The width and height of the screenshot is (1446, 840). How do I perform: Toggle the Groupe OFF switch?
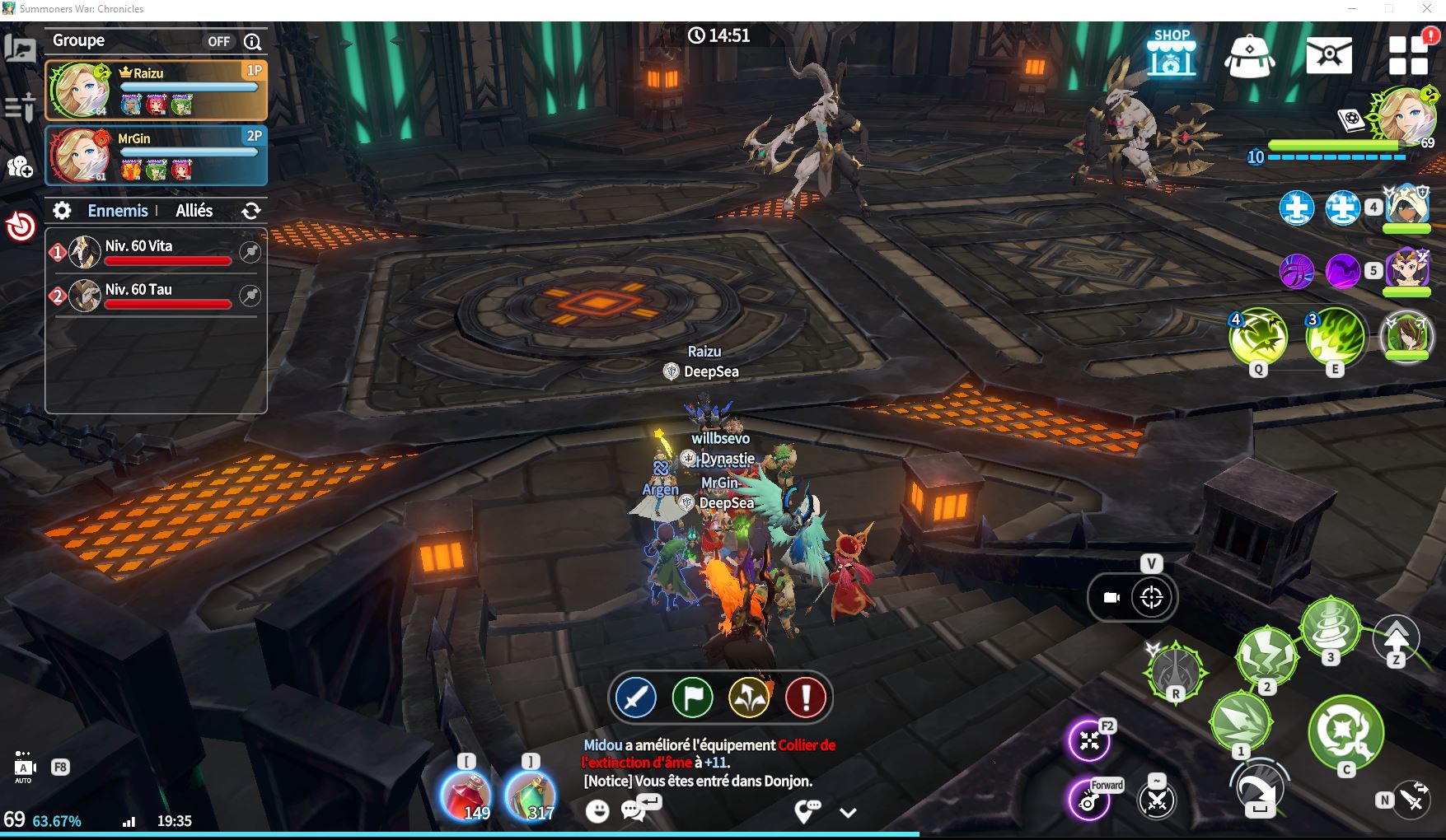click(x=218, y=41)
